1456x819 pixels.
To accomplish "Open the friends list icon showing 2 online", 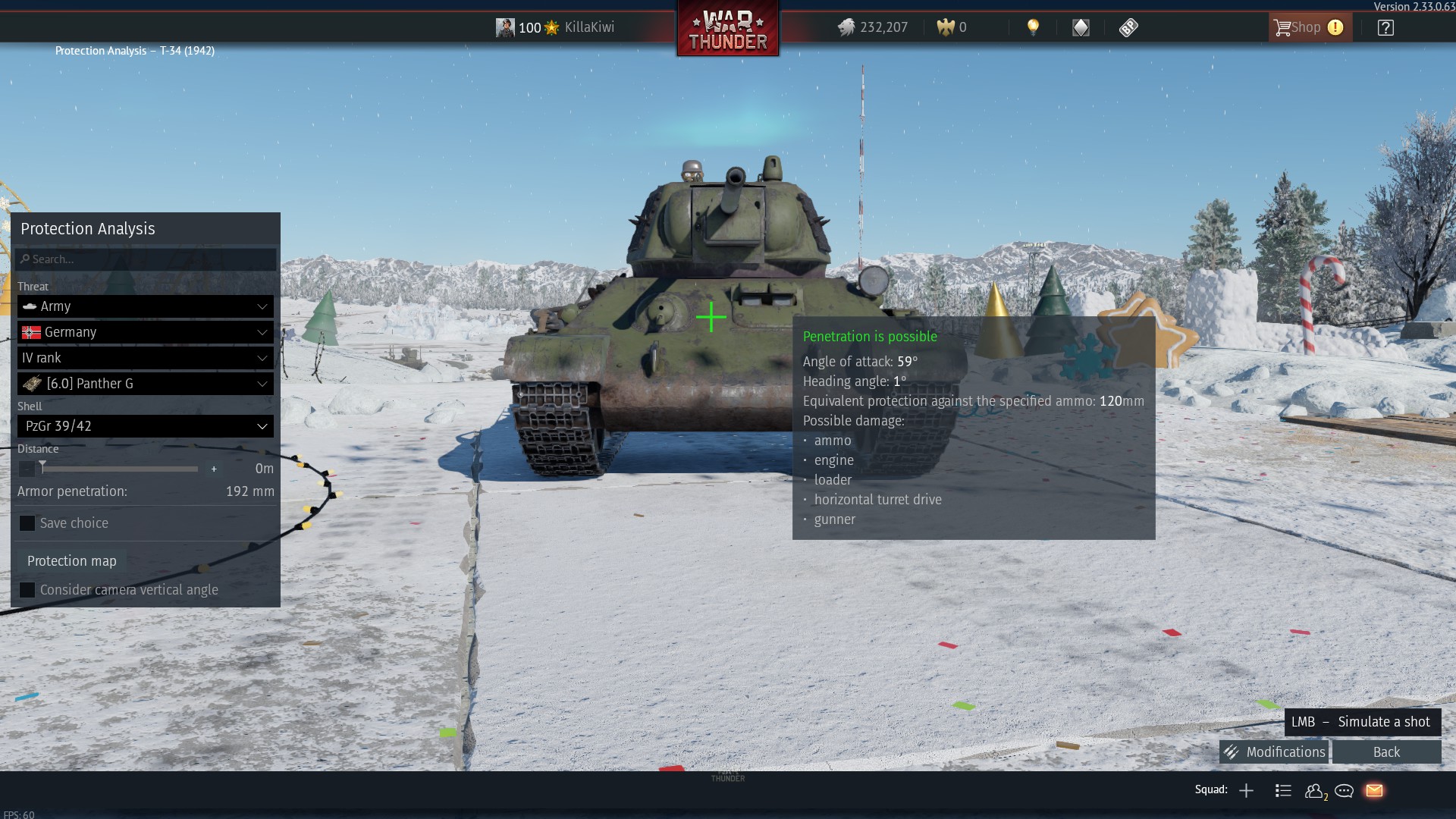I will click(x=1314, y=790).
